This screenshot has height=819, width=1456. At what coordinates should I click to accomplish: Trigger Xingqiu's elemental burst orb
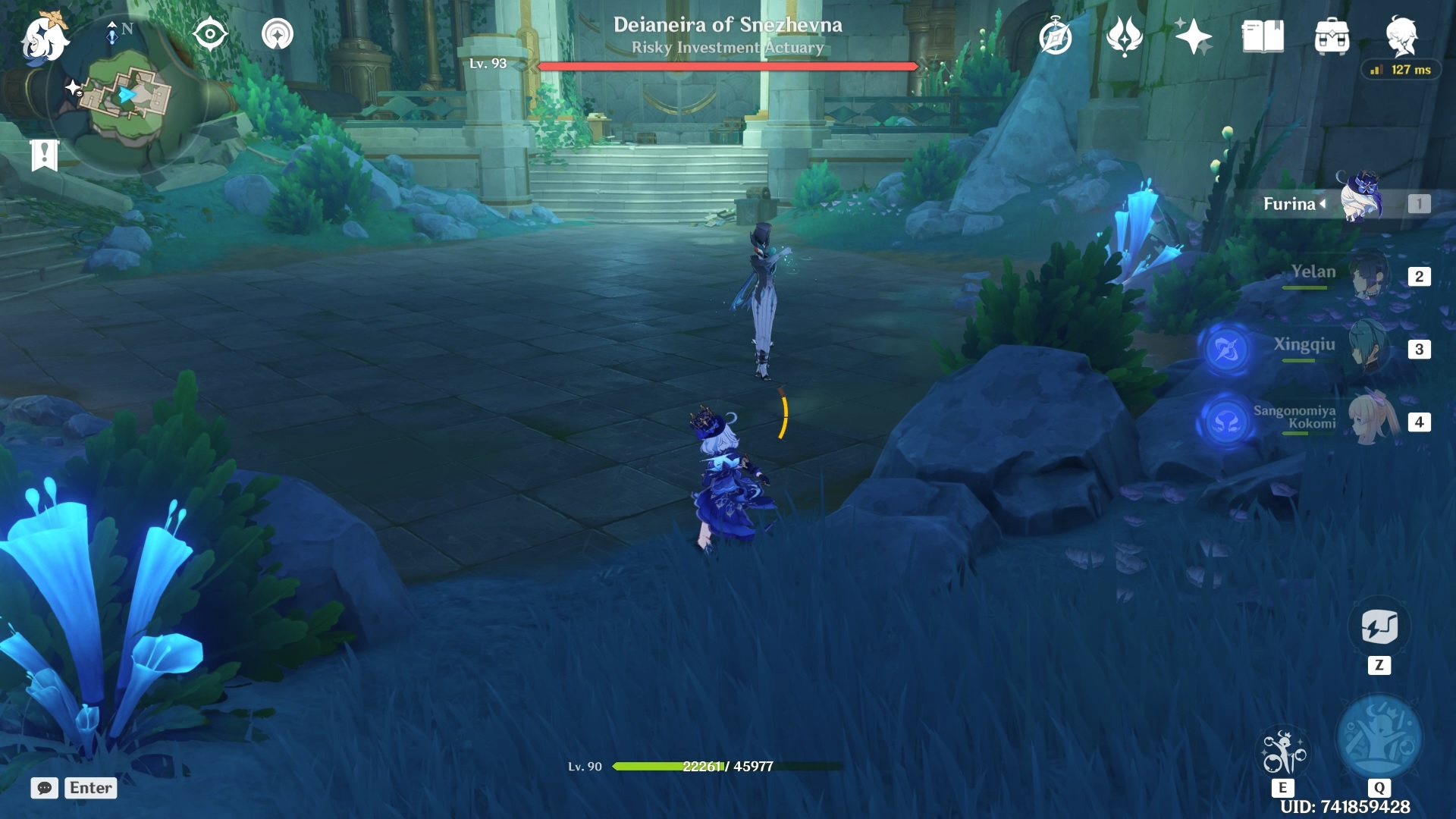(x=1226, y=350)
